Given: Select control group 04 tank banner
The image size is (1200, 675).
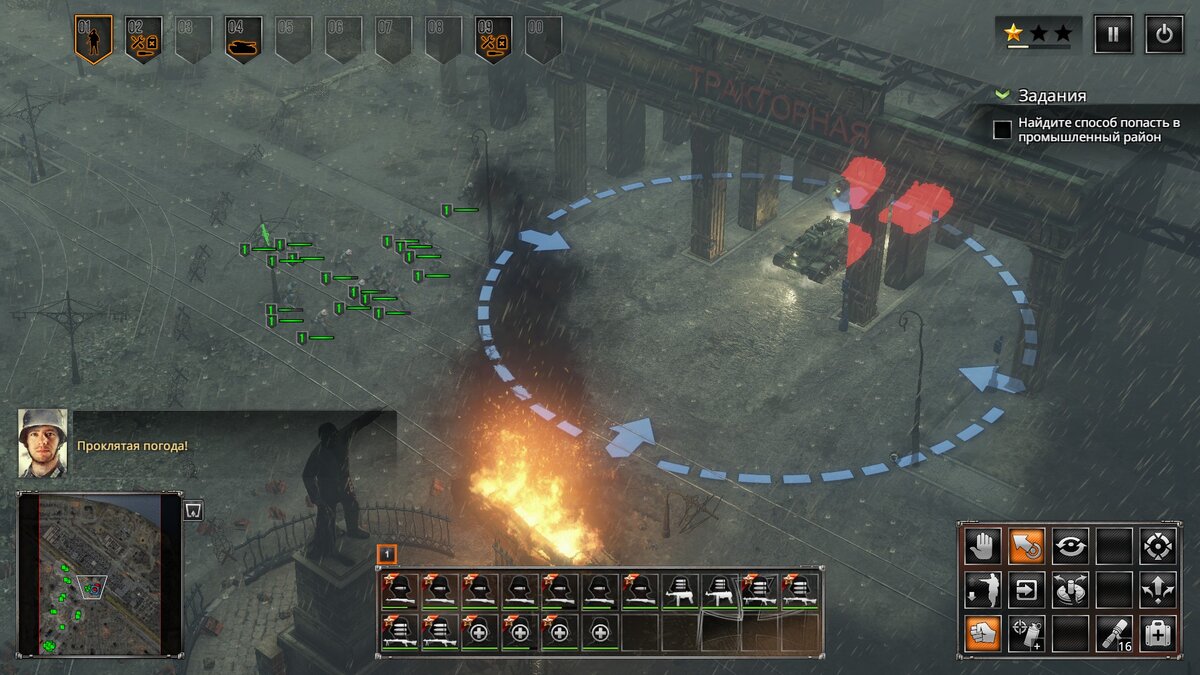Looking at the screenshot, I should click(243, 39).
